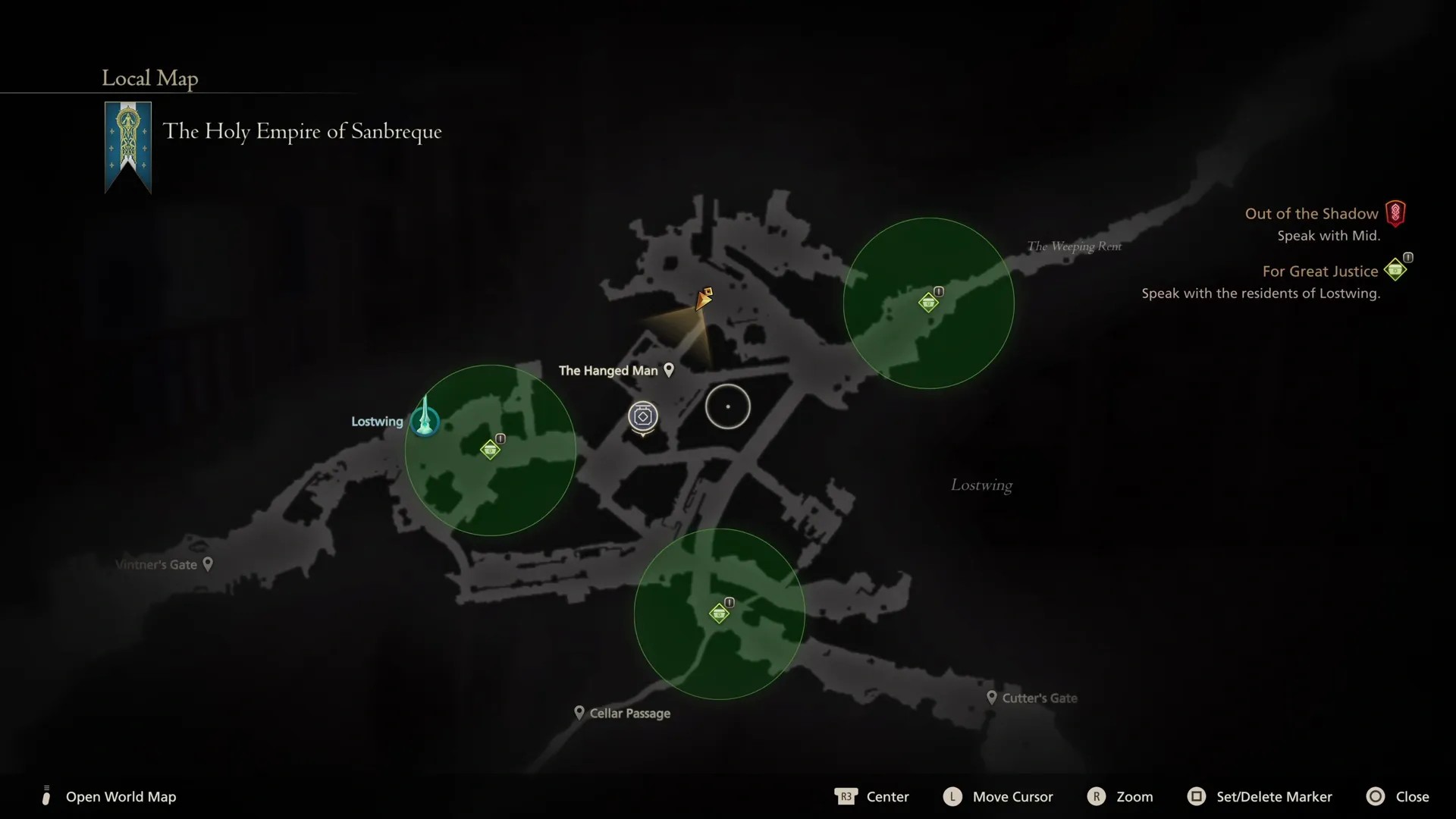1456x819 pixels.
Task: Select the Out of the Shadow quest entry
Action: 1311,213
